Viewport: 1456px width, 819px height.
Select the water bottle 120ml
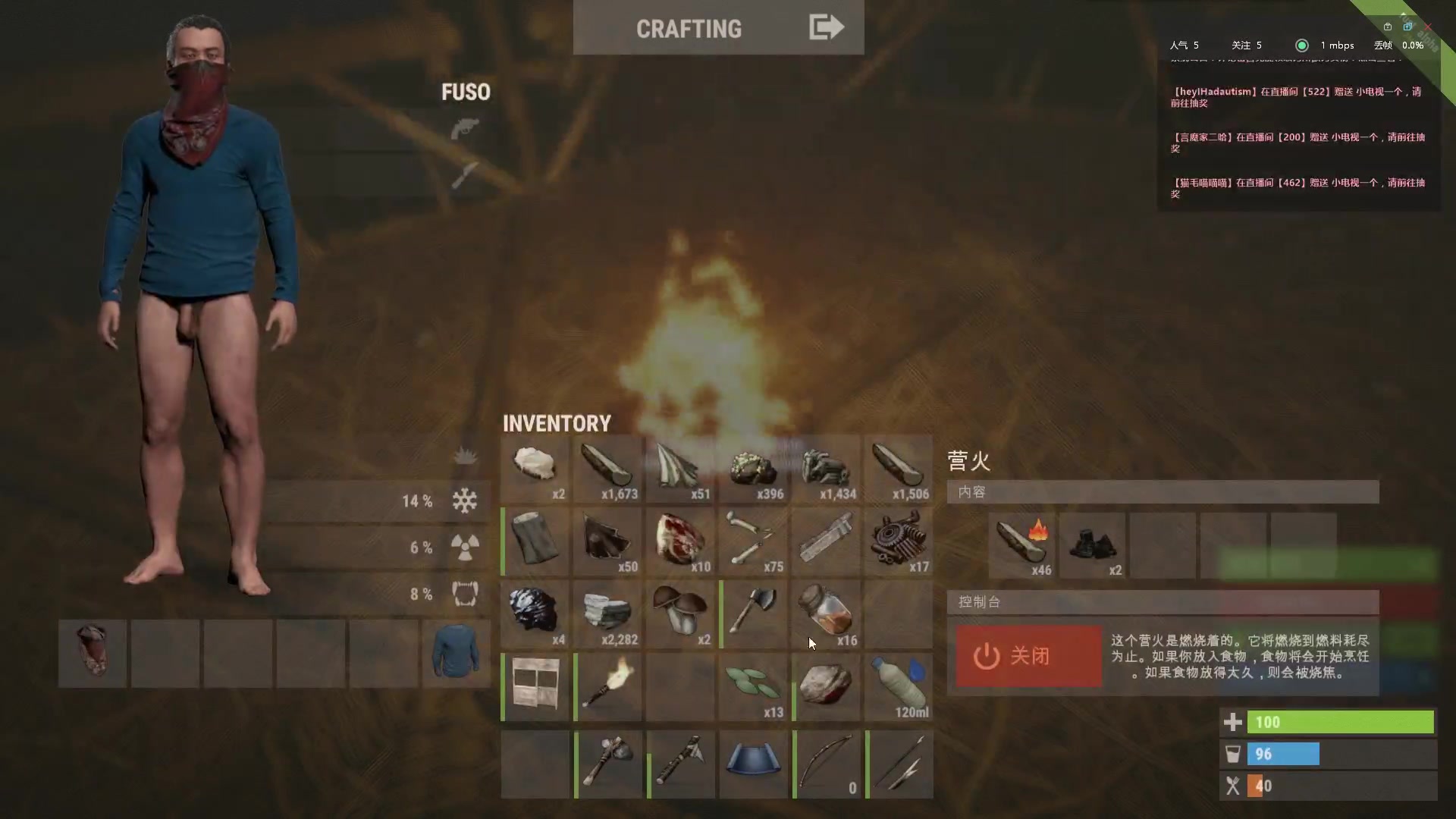pos(899,686)
